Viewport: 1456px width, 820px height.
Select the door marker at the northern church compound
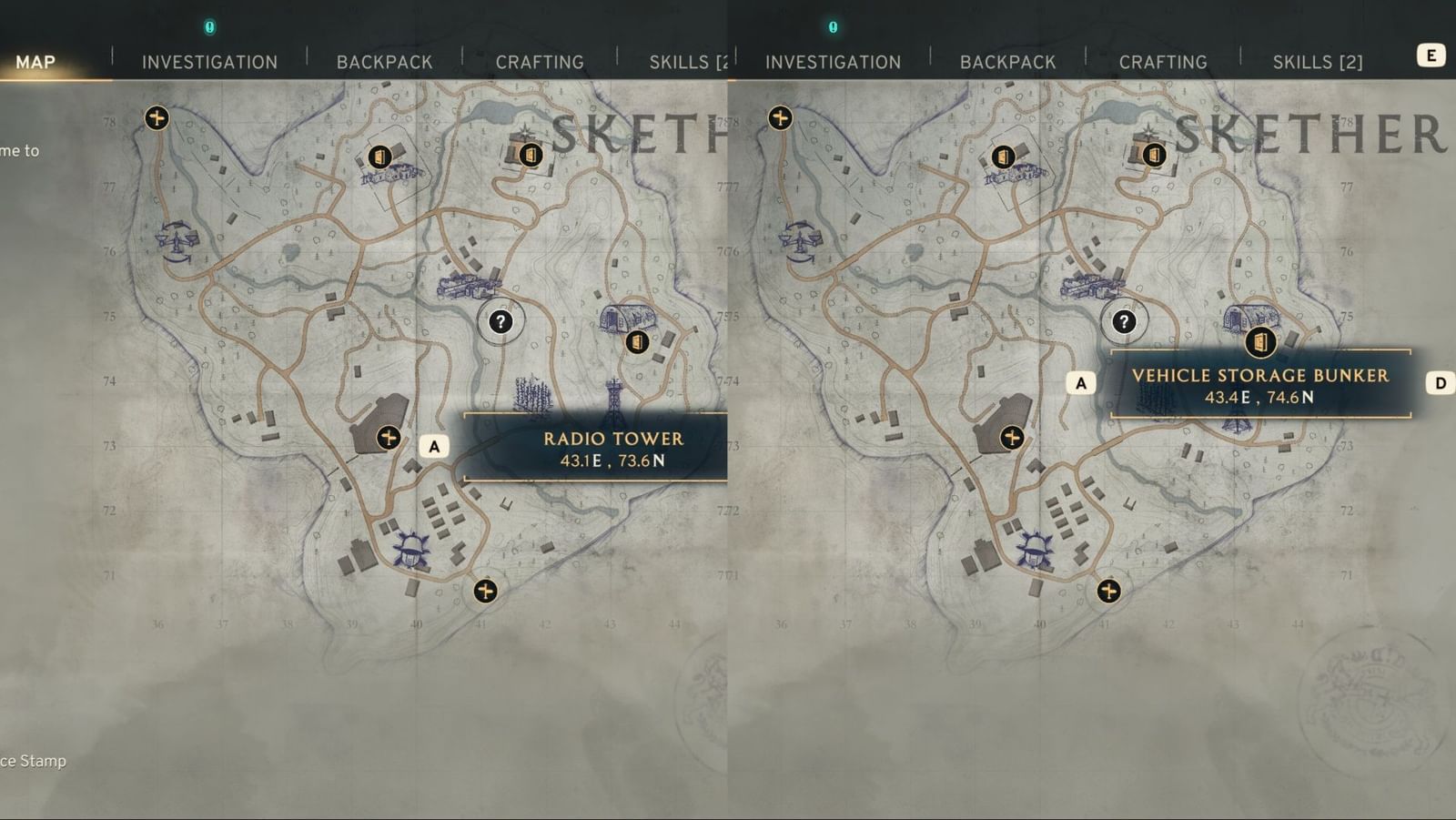[x=530, y=155]
